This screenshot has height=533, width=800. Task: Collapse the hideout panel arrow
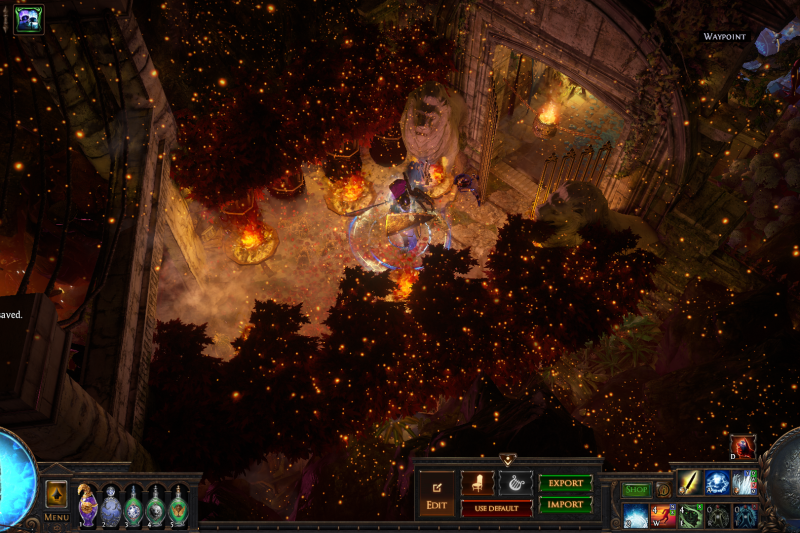(508, 460)
